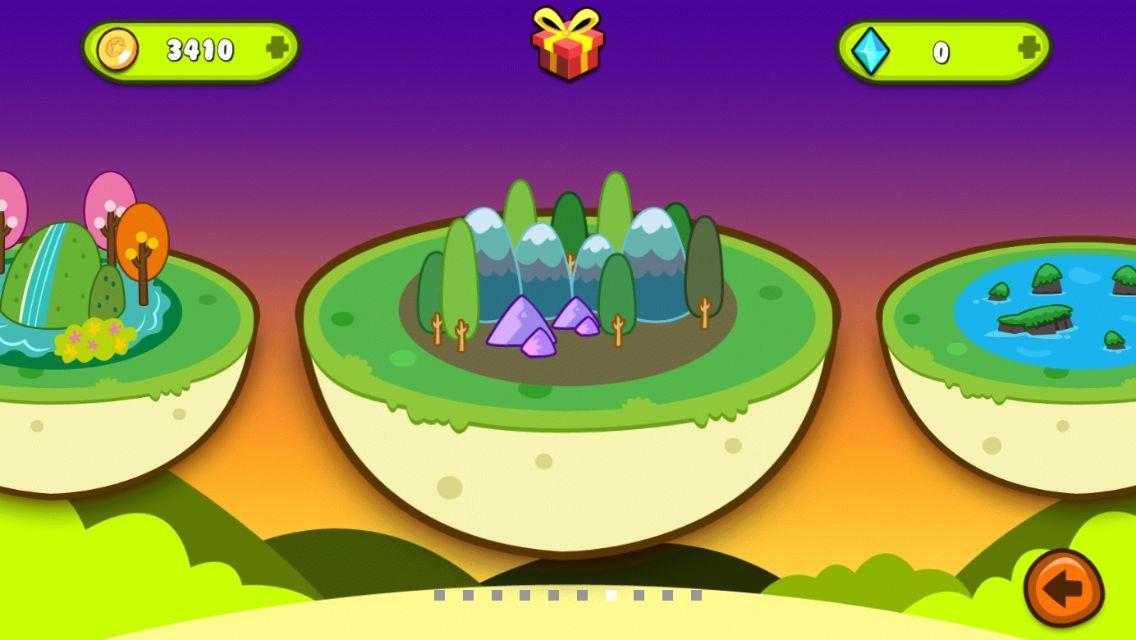Buy more diamonds with the plus button

(1028, 48)
